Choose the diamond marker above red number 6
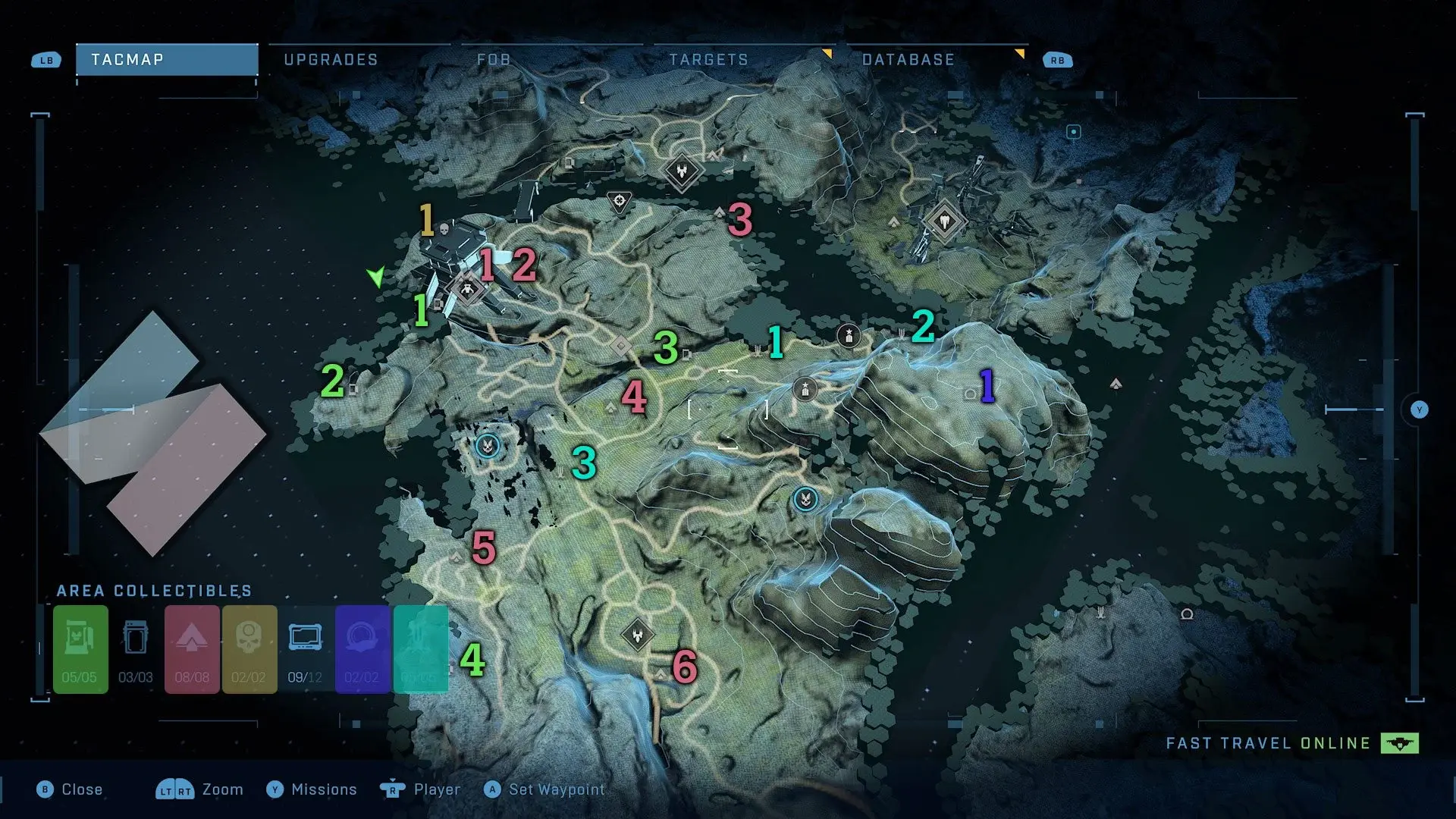1456x819 pixels. click(638, 635)
